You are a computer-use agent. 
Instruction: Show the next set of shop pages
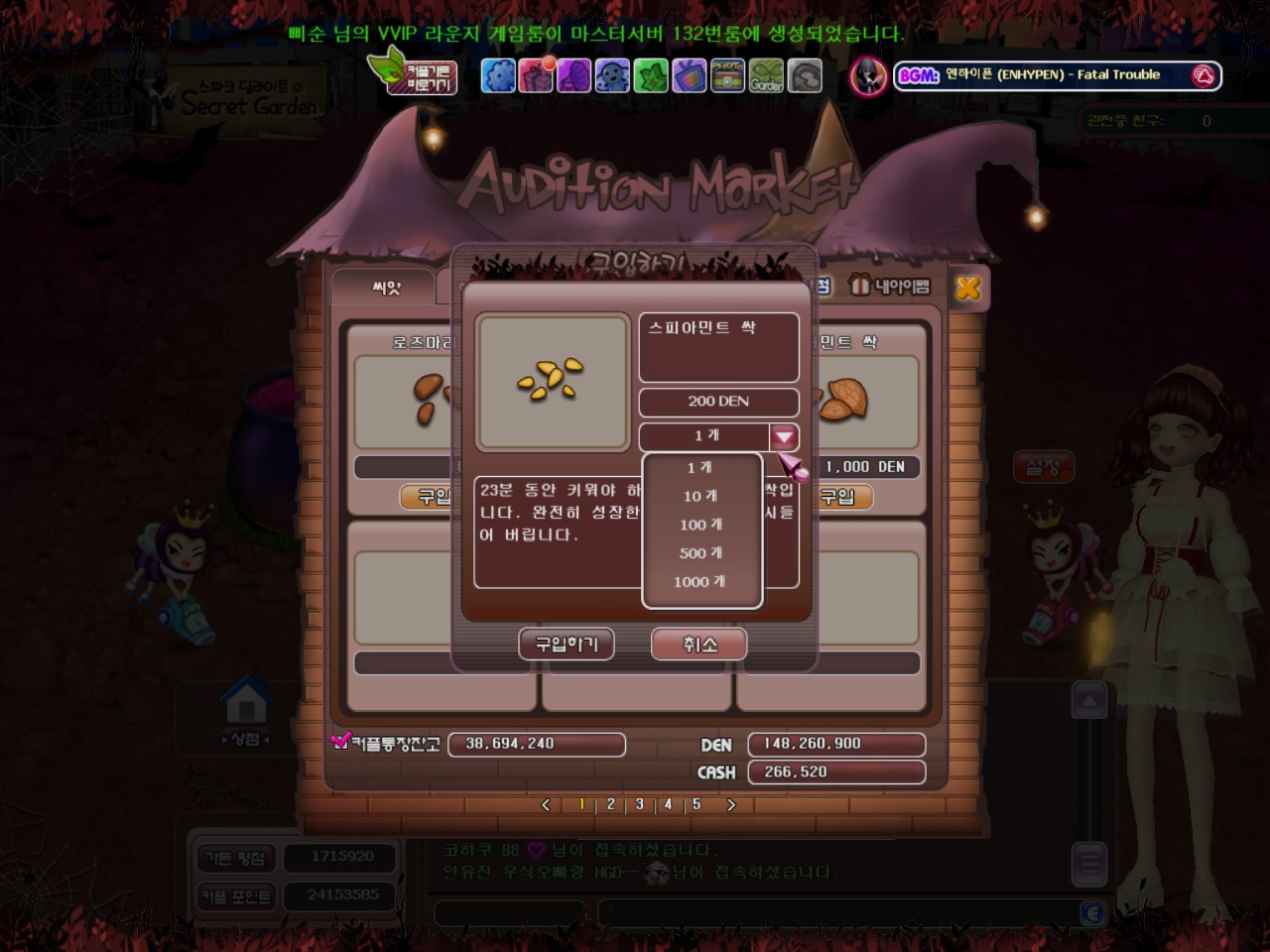click(731, 805)
